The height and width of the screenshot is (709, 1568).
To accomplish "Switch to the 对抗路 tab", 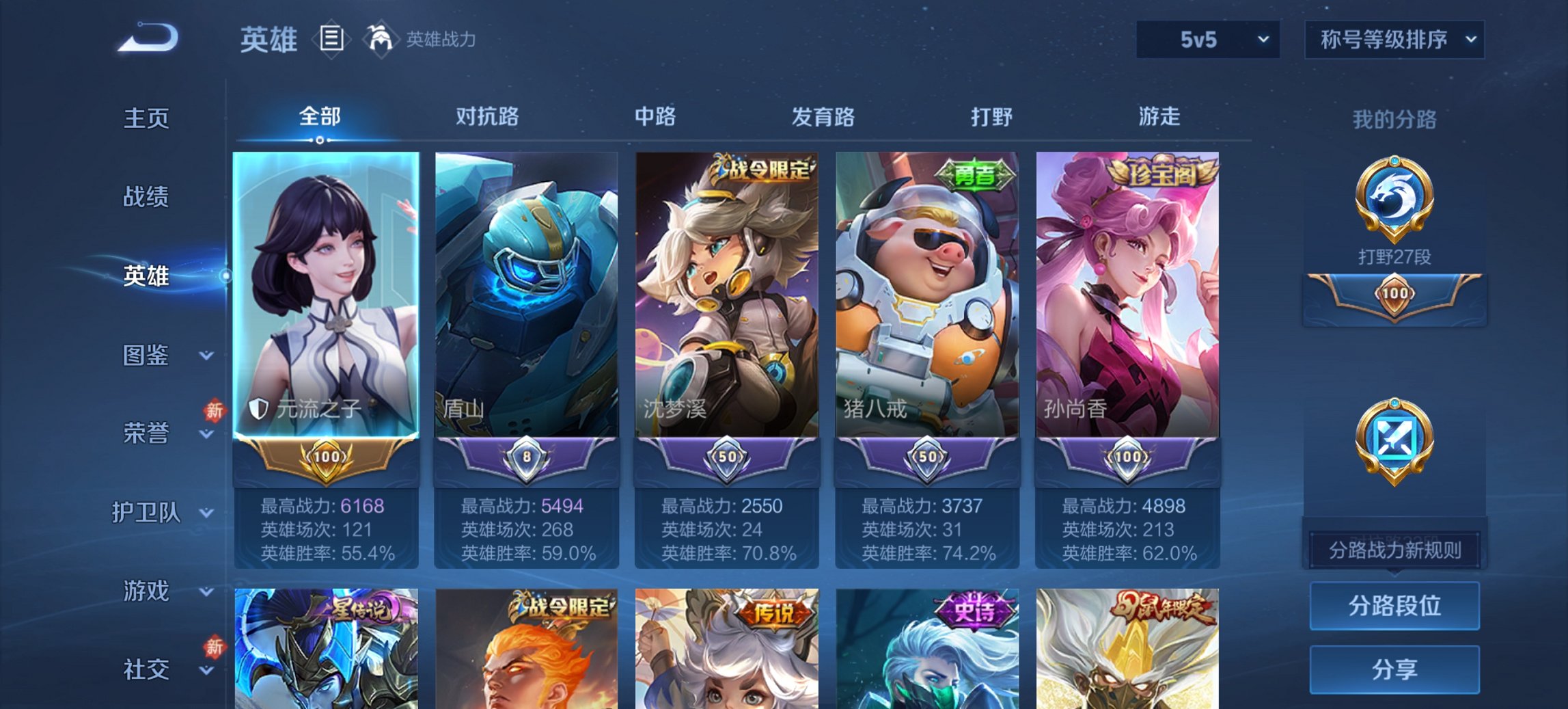I will click(488, 117).
